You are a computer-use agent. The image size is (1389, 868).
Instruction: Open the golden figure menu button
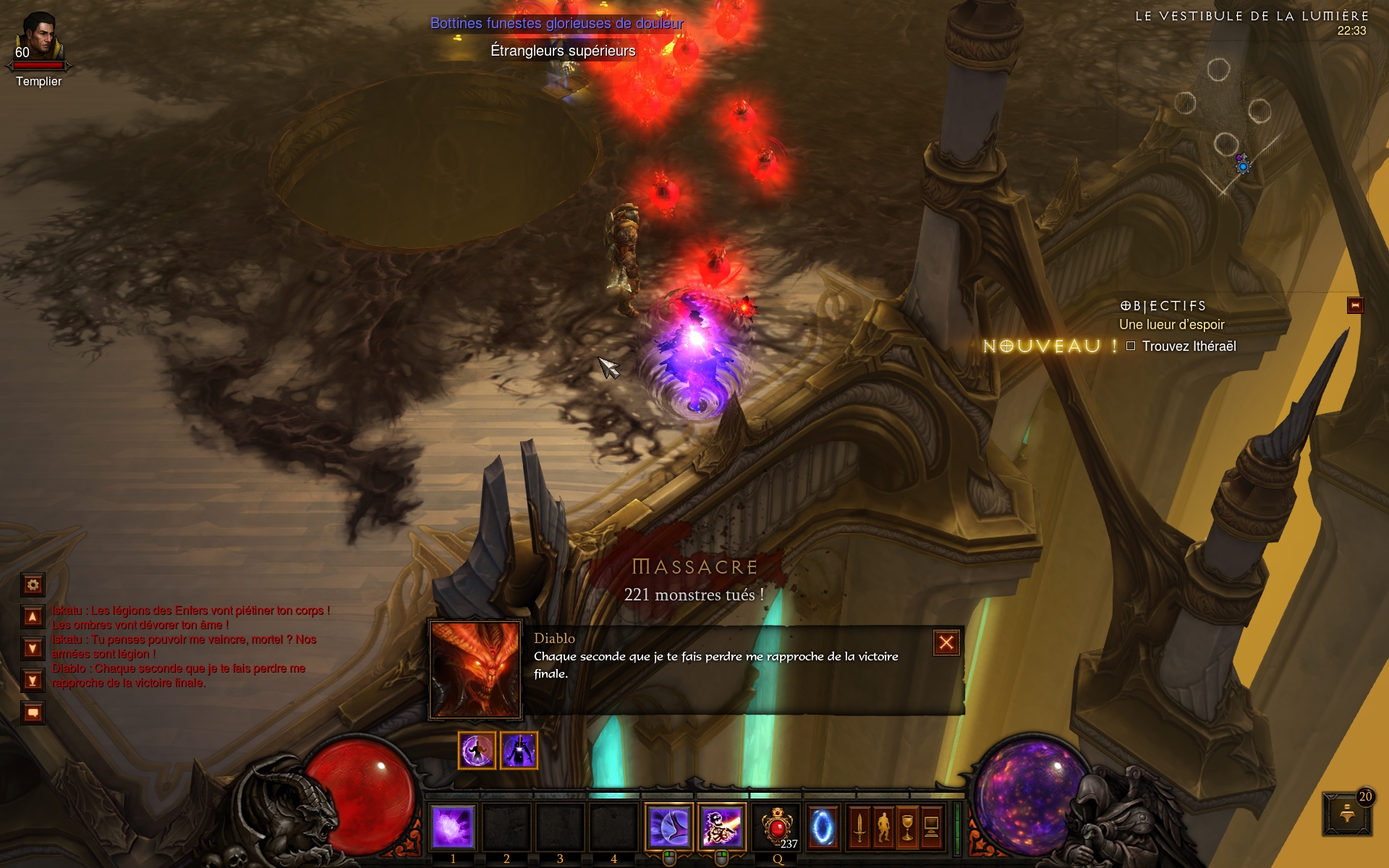pos(883,827)
